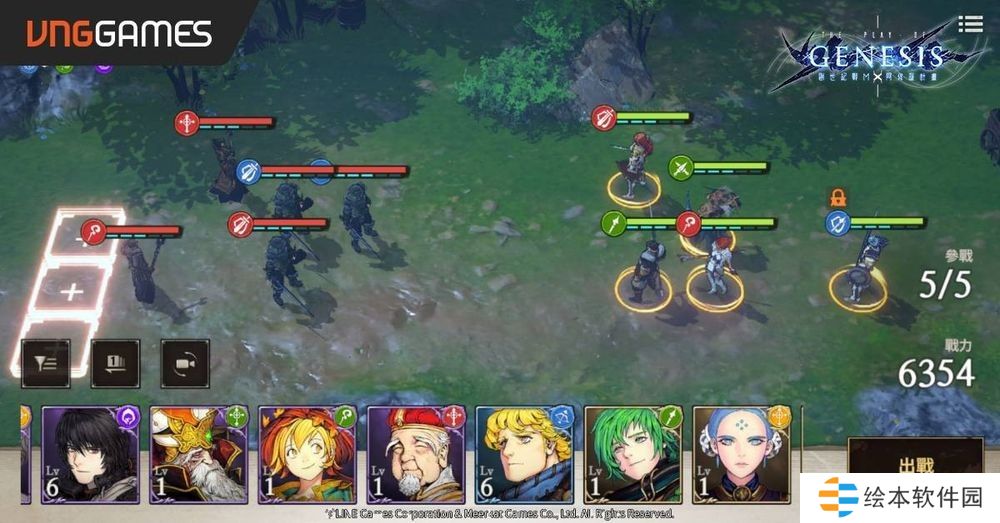Open the hero filter list button
Viewport: 1000px width, 523px height.
[45, 363]
